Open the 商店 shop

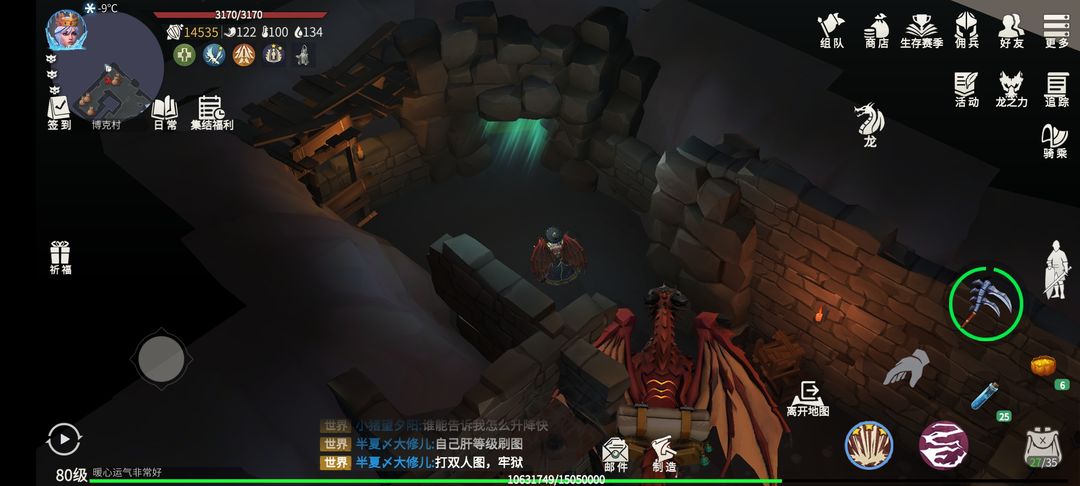[877, 31]
